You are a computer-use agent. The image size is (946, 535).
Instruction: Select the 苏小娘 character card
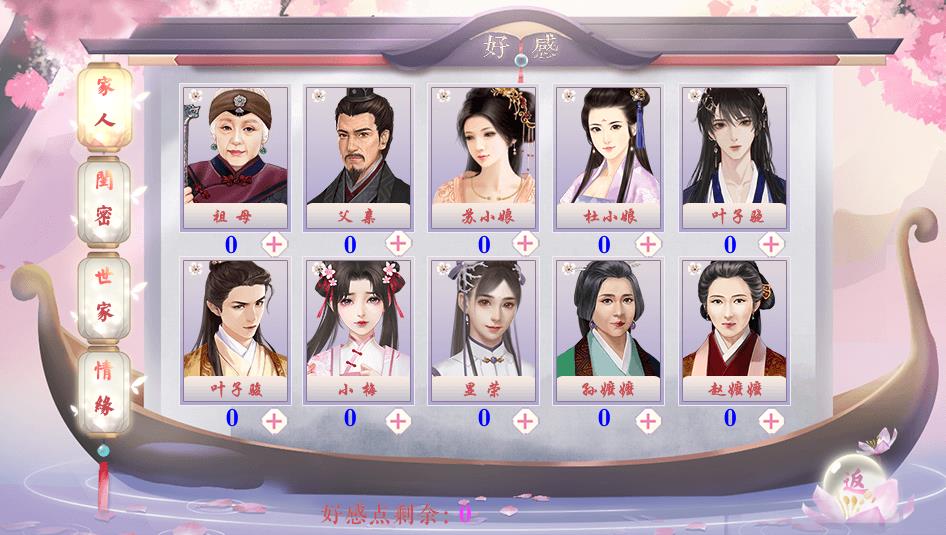pyautogui.click(x=484, y=157)
